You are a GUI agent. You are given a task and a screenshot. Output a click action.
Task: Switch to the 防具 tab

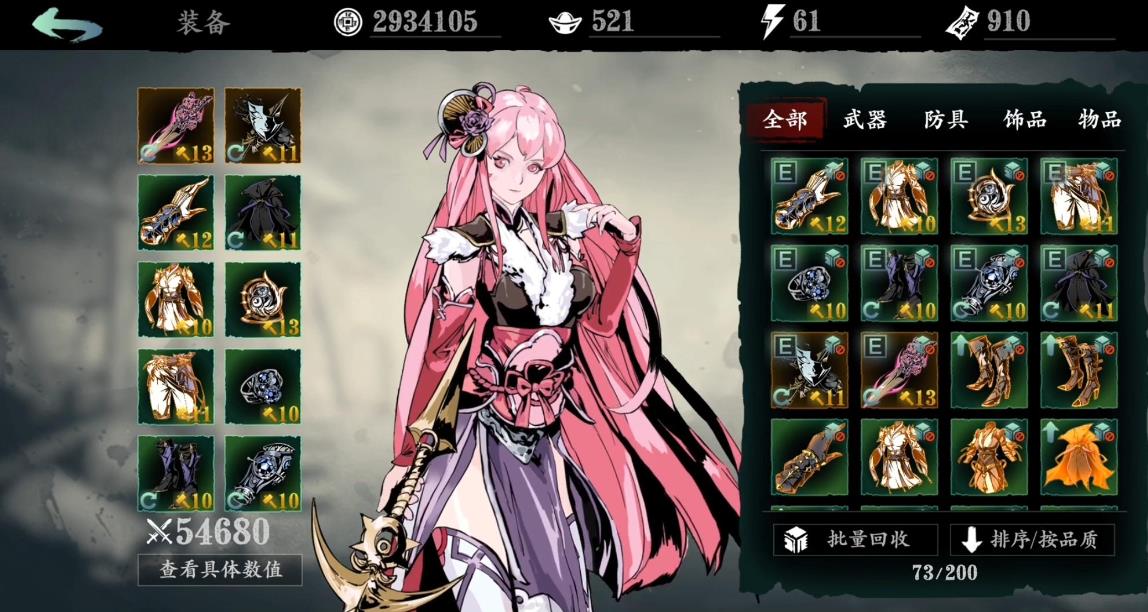click(x=945, y=120)
